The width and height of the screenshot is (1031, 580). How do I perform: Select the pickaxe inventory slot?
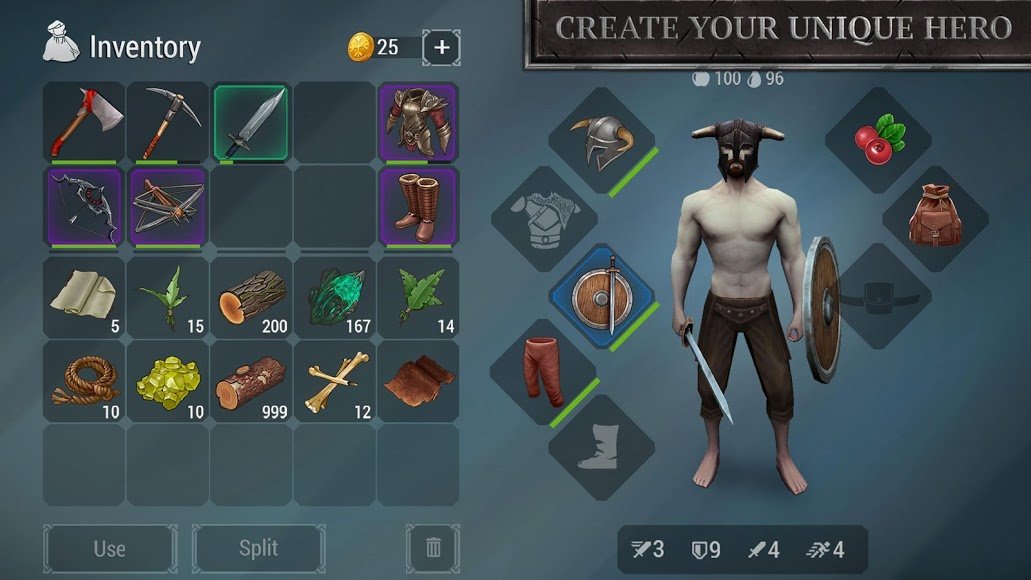pyautogui.click(x=168, y=123)
